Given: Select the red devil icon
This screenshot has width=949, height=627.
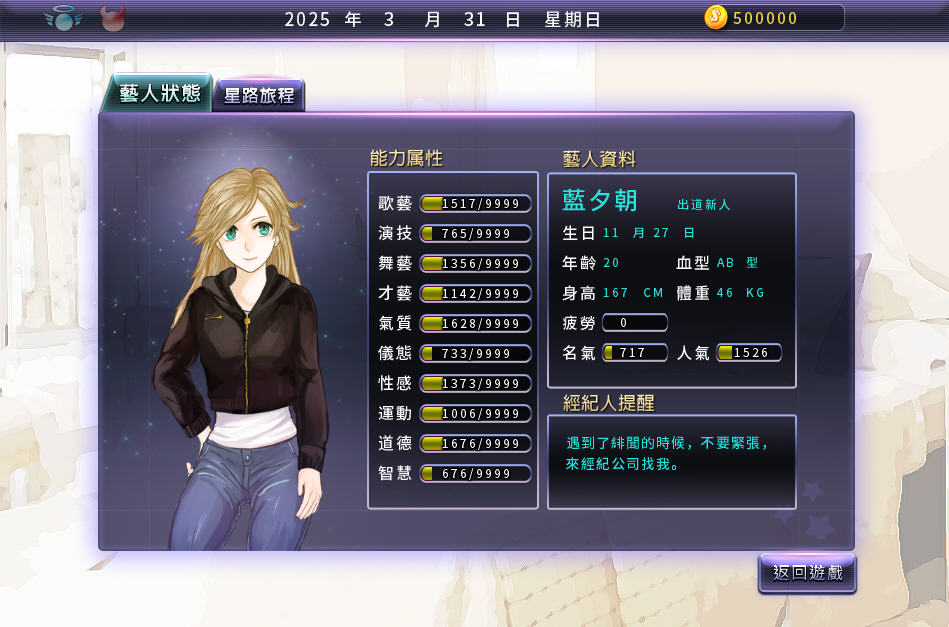Looking at the screenshot, I should 113,17.
